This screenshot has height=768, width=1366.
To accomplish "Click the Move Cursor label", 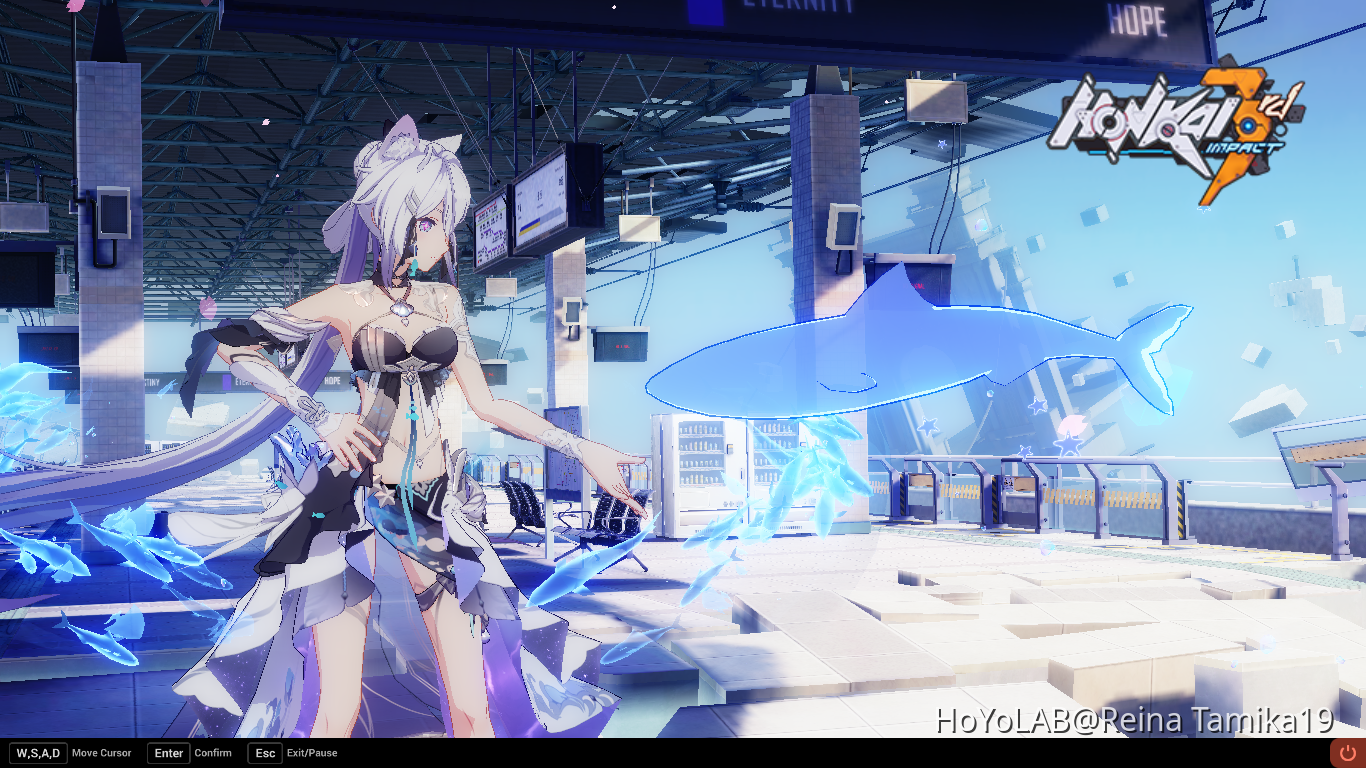I will coord(103,753).
